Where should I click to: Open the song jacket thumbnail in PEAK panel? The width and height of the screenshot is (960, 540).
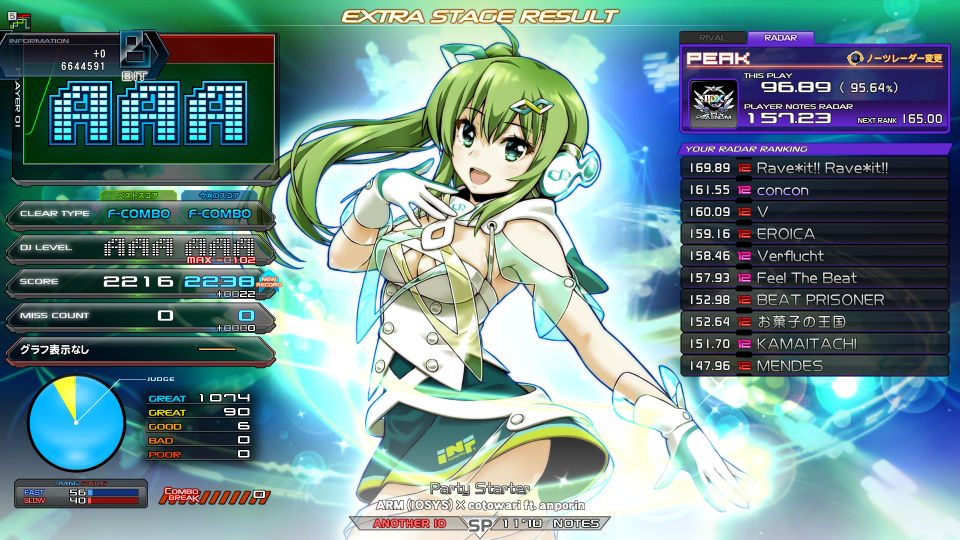(715, 103)
